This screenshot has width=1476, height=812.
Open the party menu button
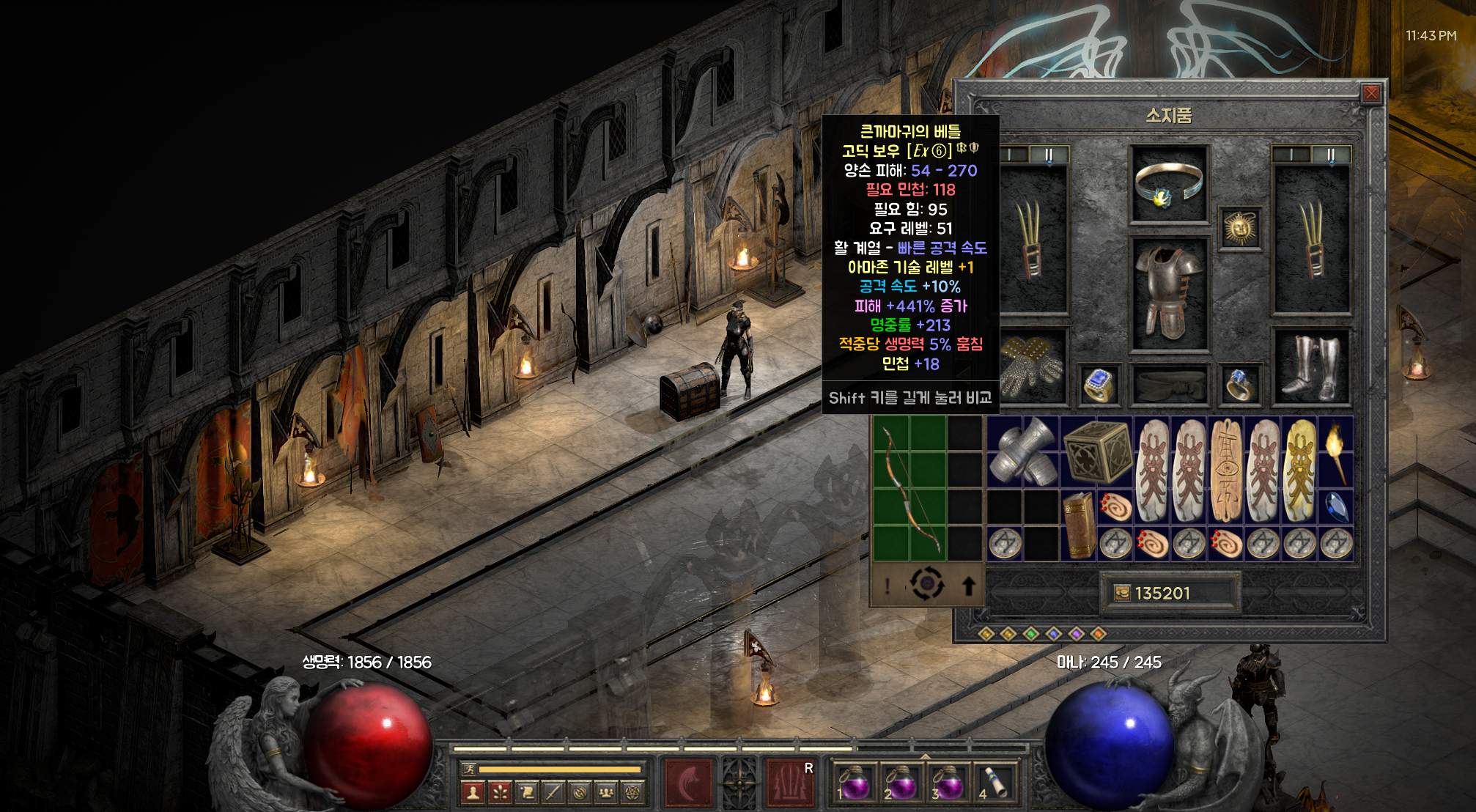point(606,792)
